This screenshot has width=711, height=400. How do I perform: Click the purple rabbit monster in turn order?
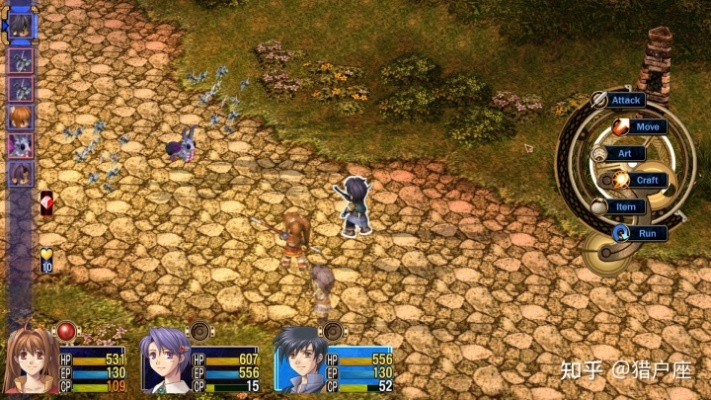click(x=20, y=145)
